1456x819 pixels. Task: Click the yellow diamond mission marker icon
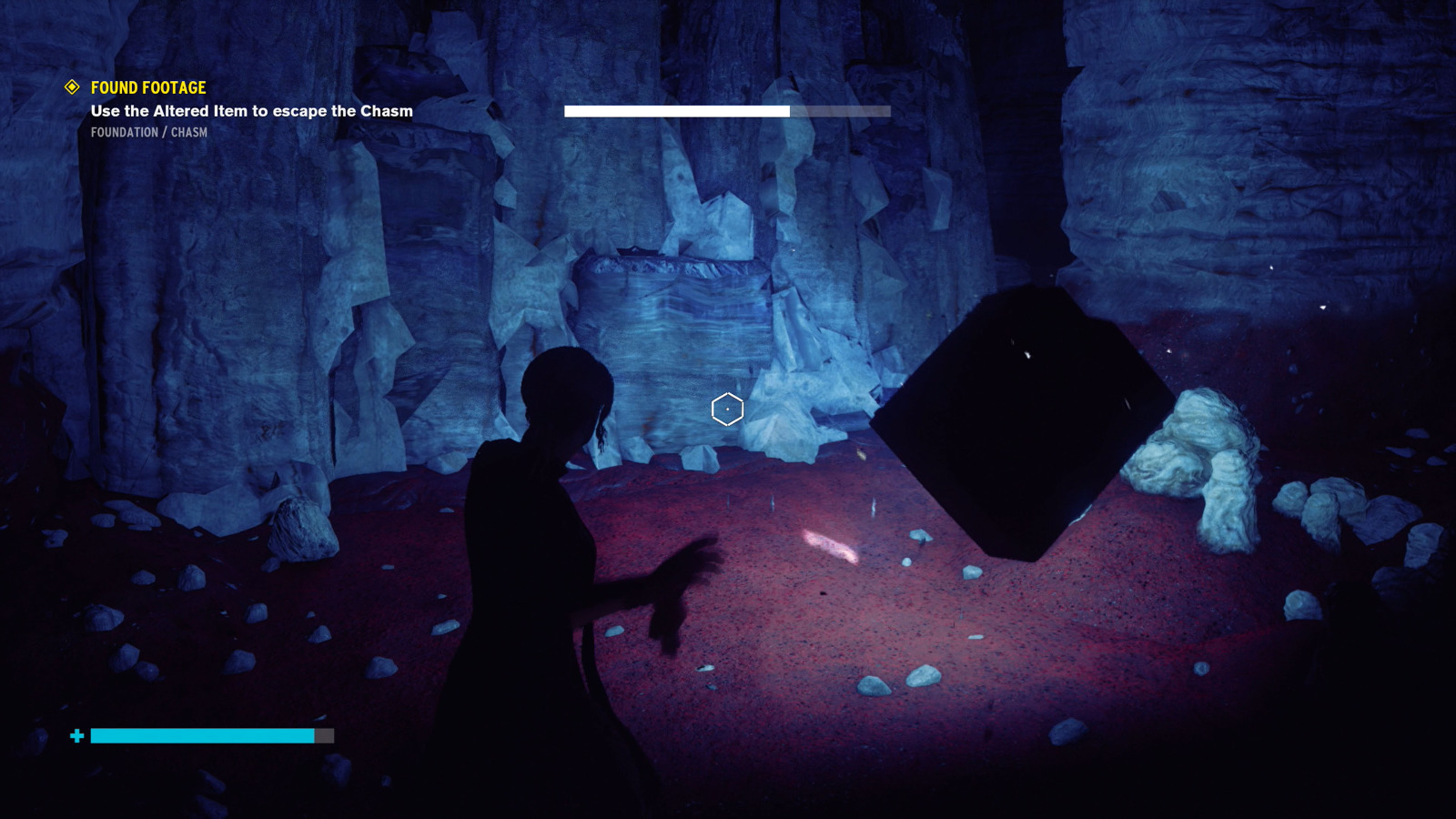point(72,87)
